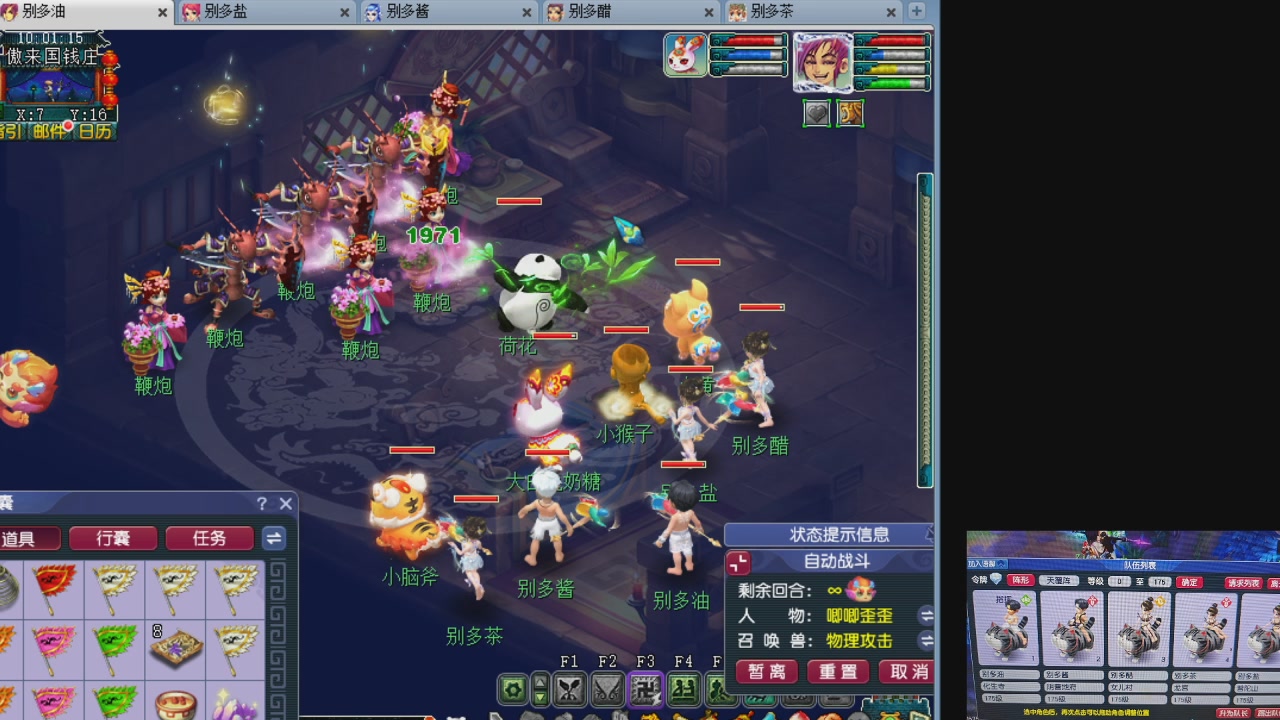Click the red HP bar of your character
Viewport: 1280px width, 720px height.
click(x=897, y=41)
